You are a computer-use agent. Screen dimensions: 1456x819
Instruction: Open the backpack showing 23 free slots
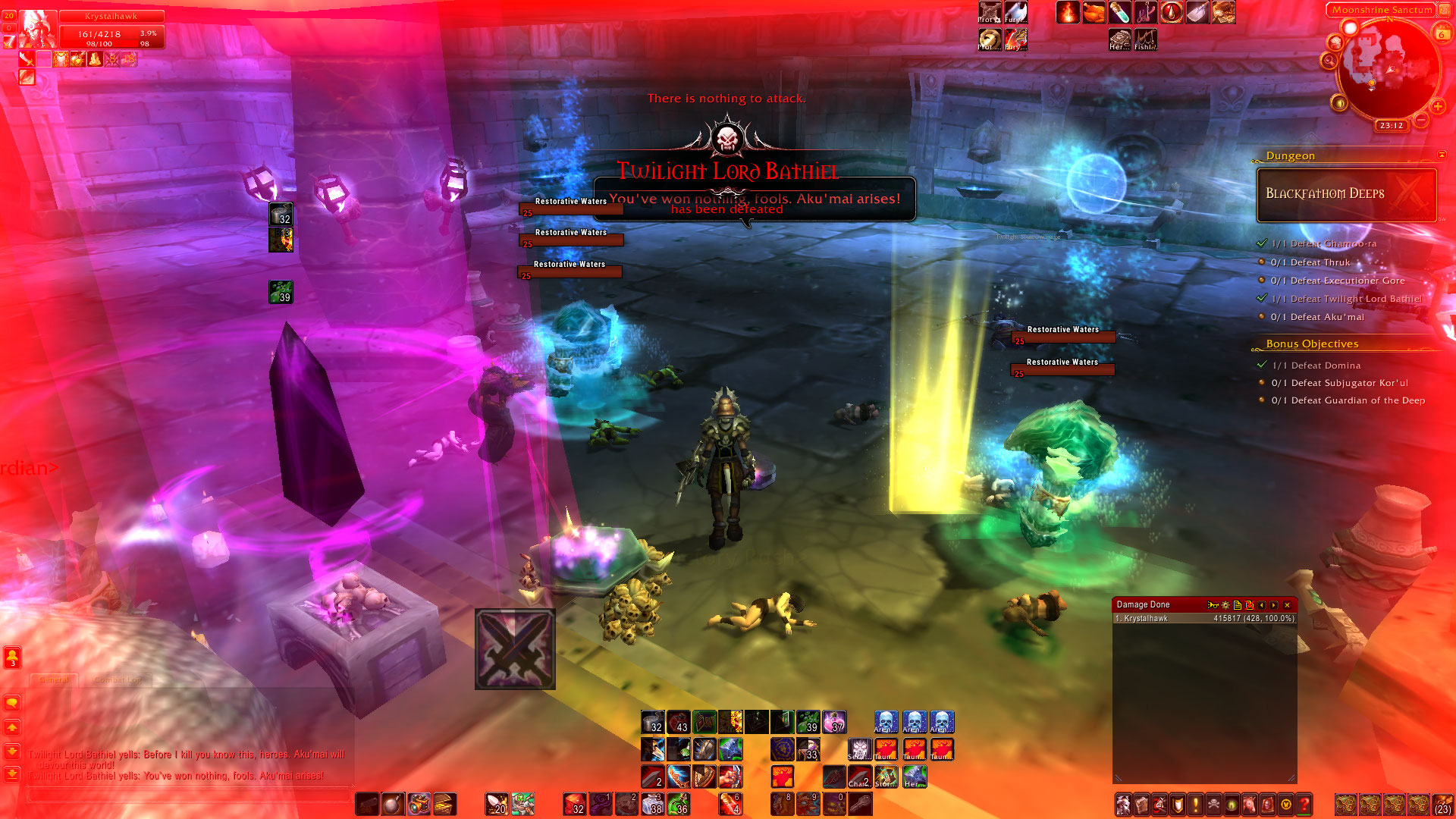coord(1442,804)
